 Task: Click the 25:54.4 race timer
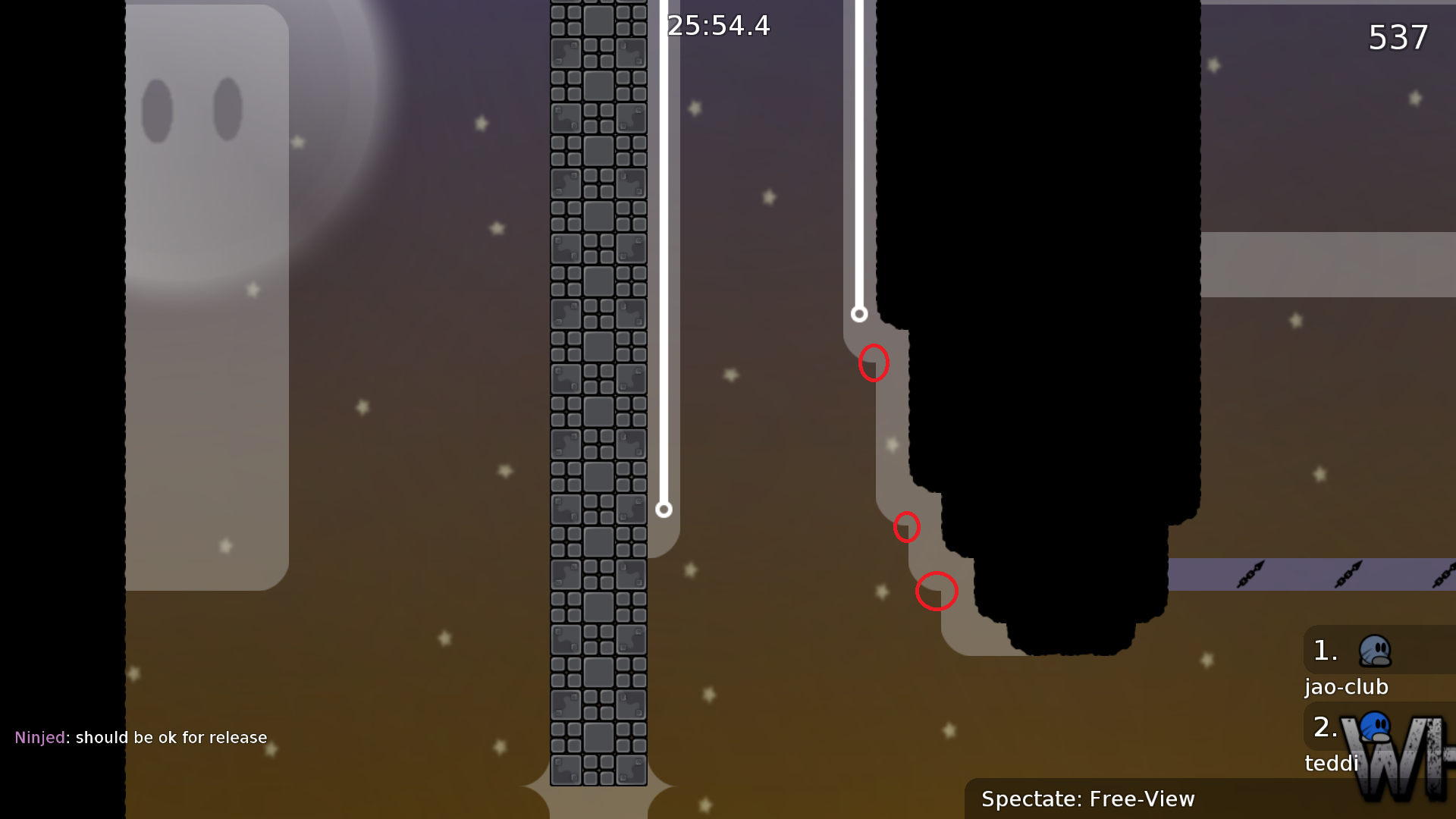tap(717, 26)
